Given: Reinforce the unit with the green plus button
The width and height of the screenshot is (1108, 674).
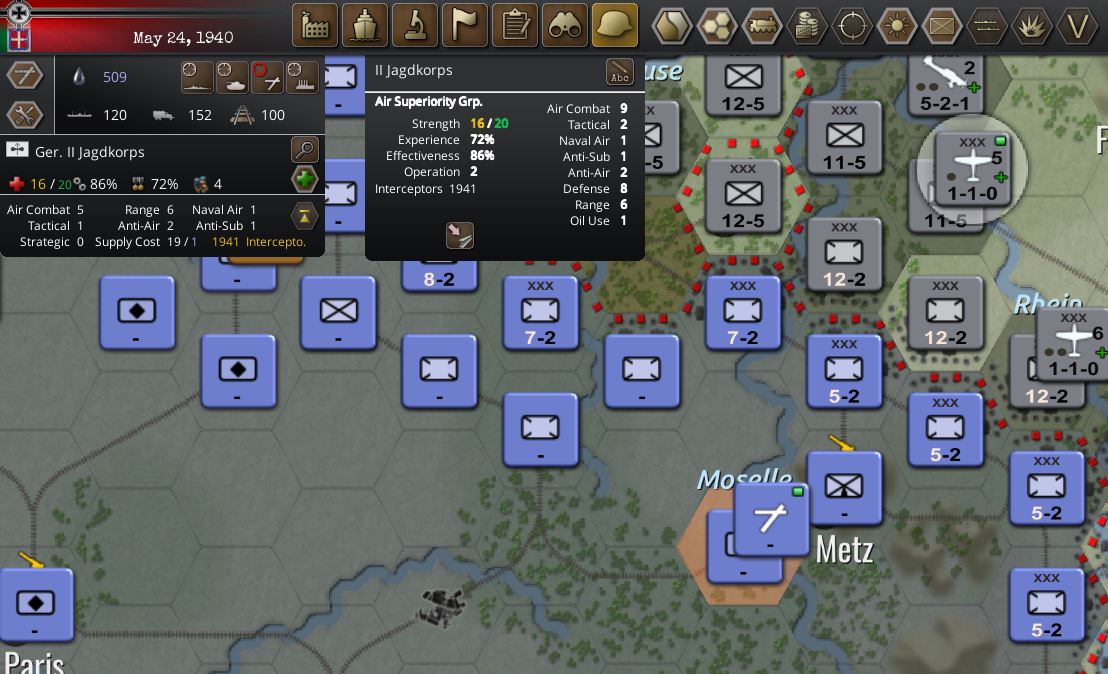Looking at the screenshot, I should pos(304,181).
